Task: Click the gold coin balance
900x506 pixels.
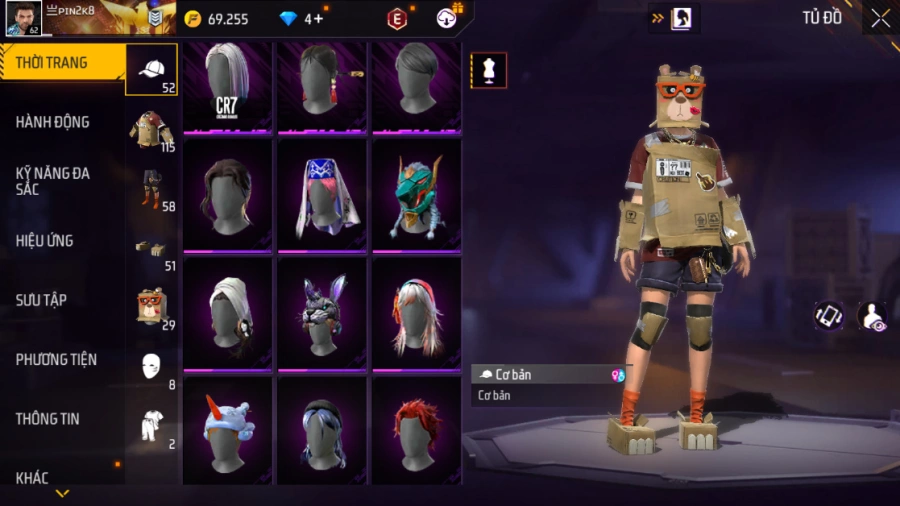Action: 217,19
